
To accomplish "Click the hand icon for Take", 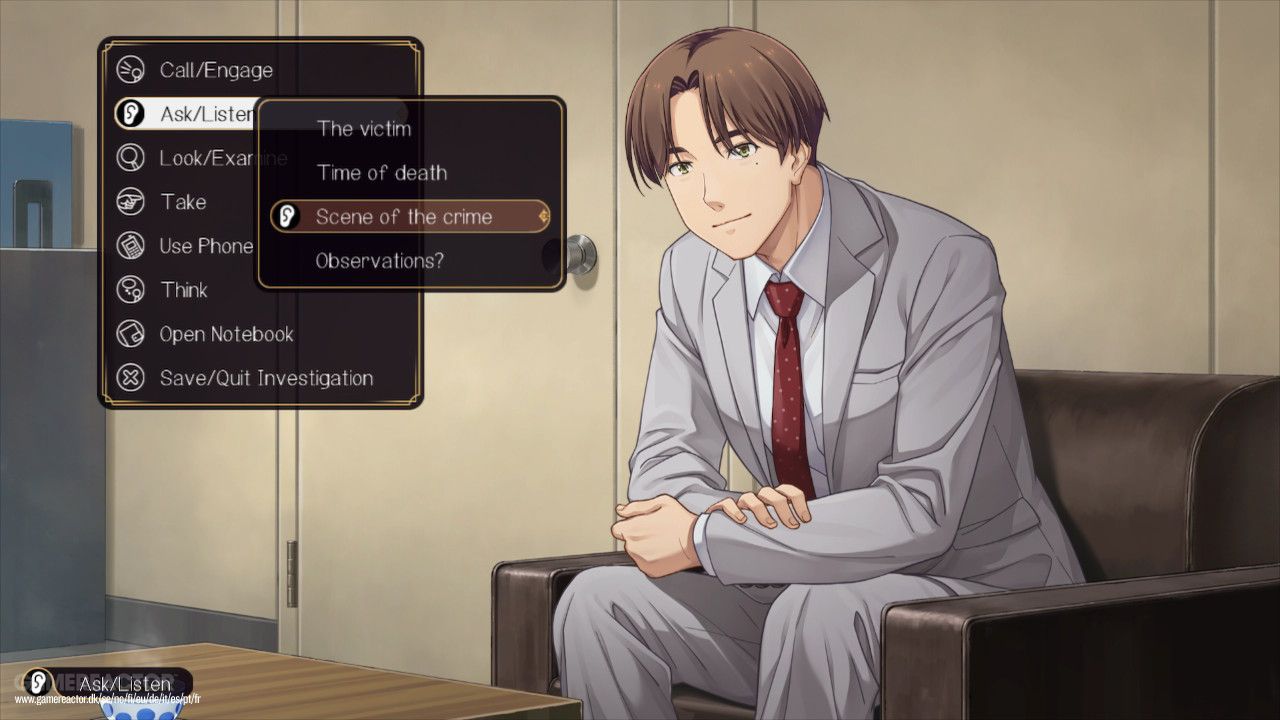I will tap(131, 202).
